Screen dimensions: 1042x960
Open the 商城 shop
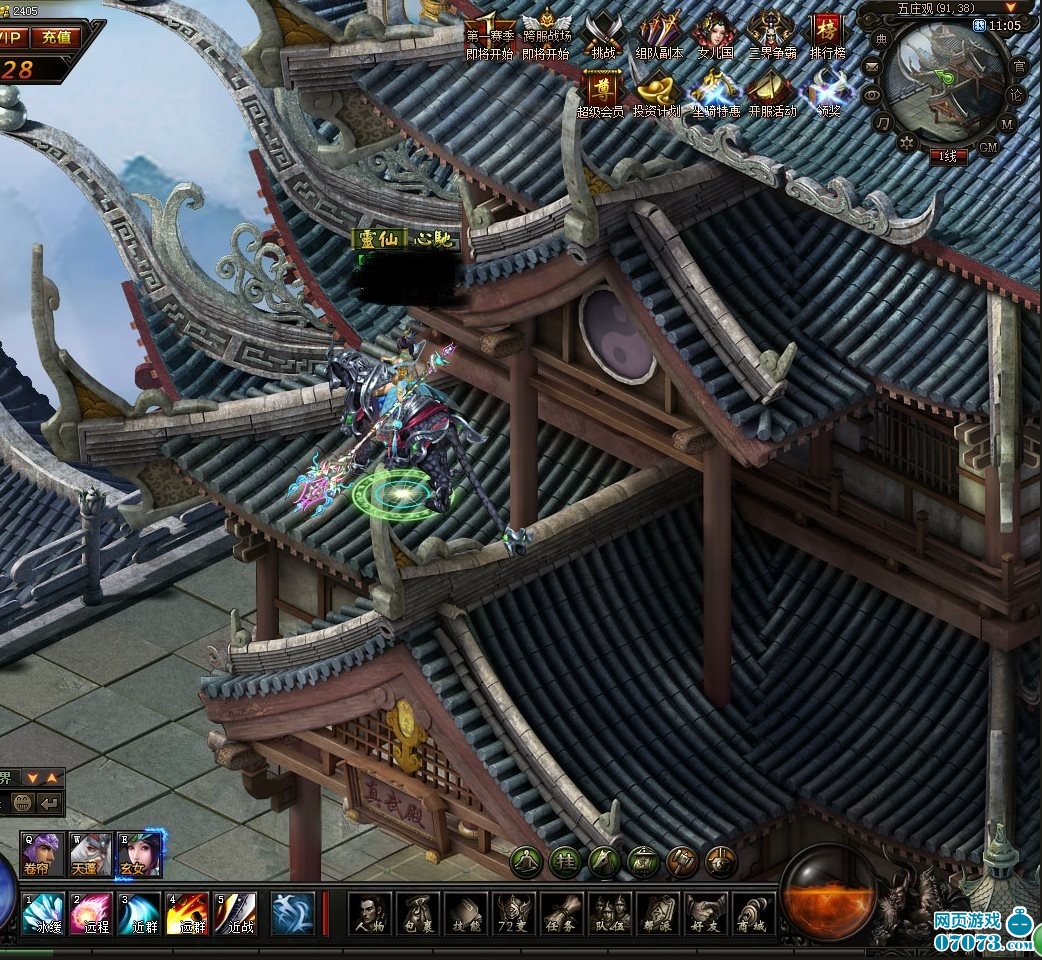click(x=754, y=913)
